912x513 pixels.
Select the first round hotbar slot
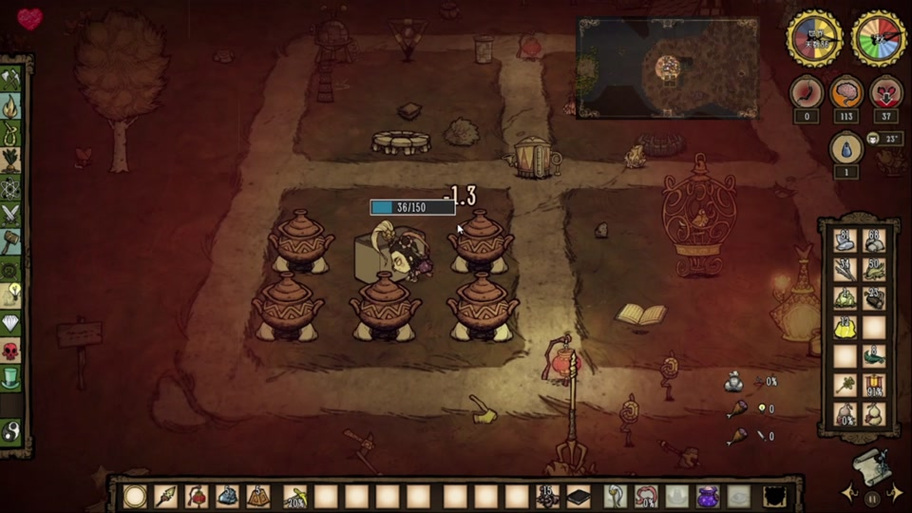[135, 496]
